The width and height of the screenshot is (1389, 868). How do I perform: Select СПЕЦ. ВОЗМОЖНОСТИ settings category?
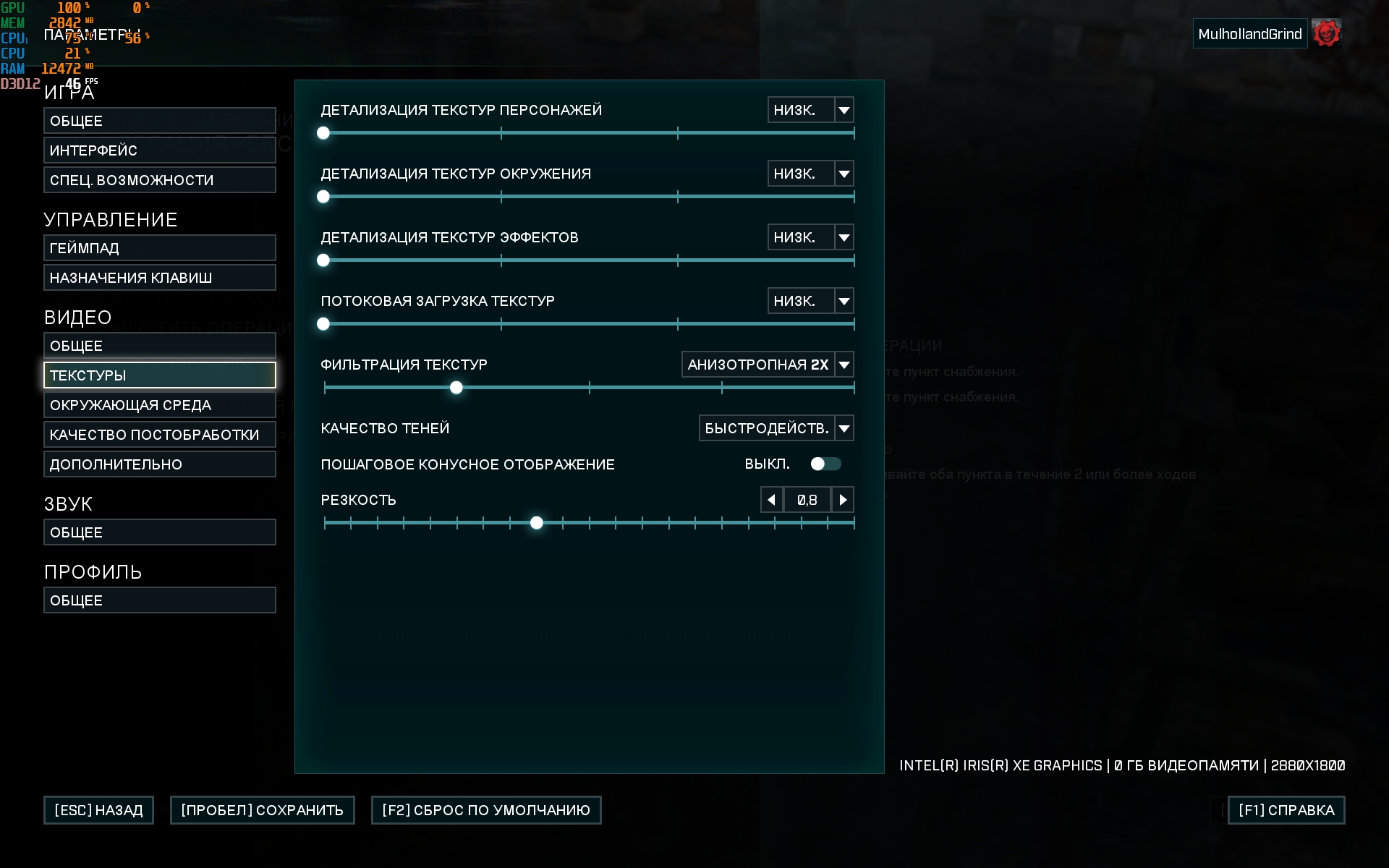pos(159,180)
